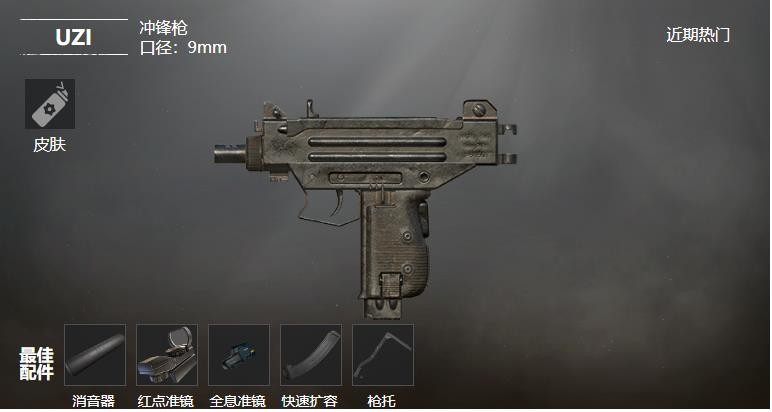Select the 消音器 suppressor attachment
Image resolution: width=772 pixels, height=412 pixels.
pyautogui.click(x=95, y=355)
